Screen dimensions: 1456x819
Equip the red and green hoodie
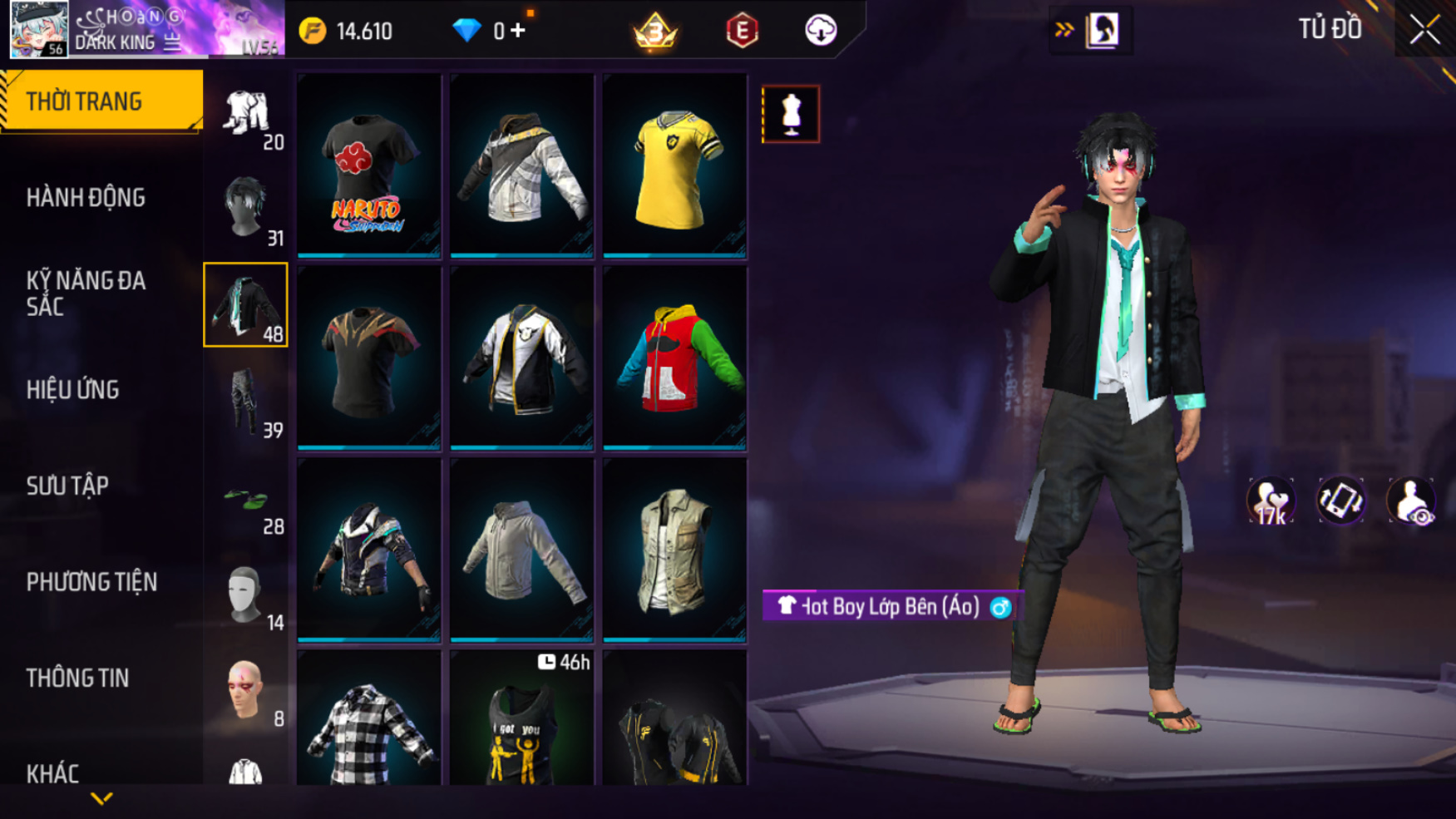(x=674, y=358)
